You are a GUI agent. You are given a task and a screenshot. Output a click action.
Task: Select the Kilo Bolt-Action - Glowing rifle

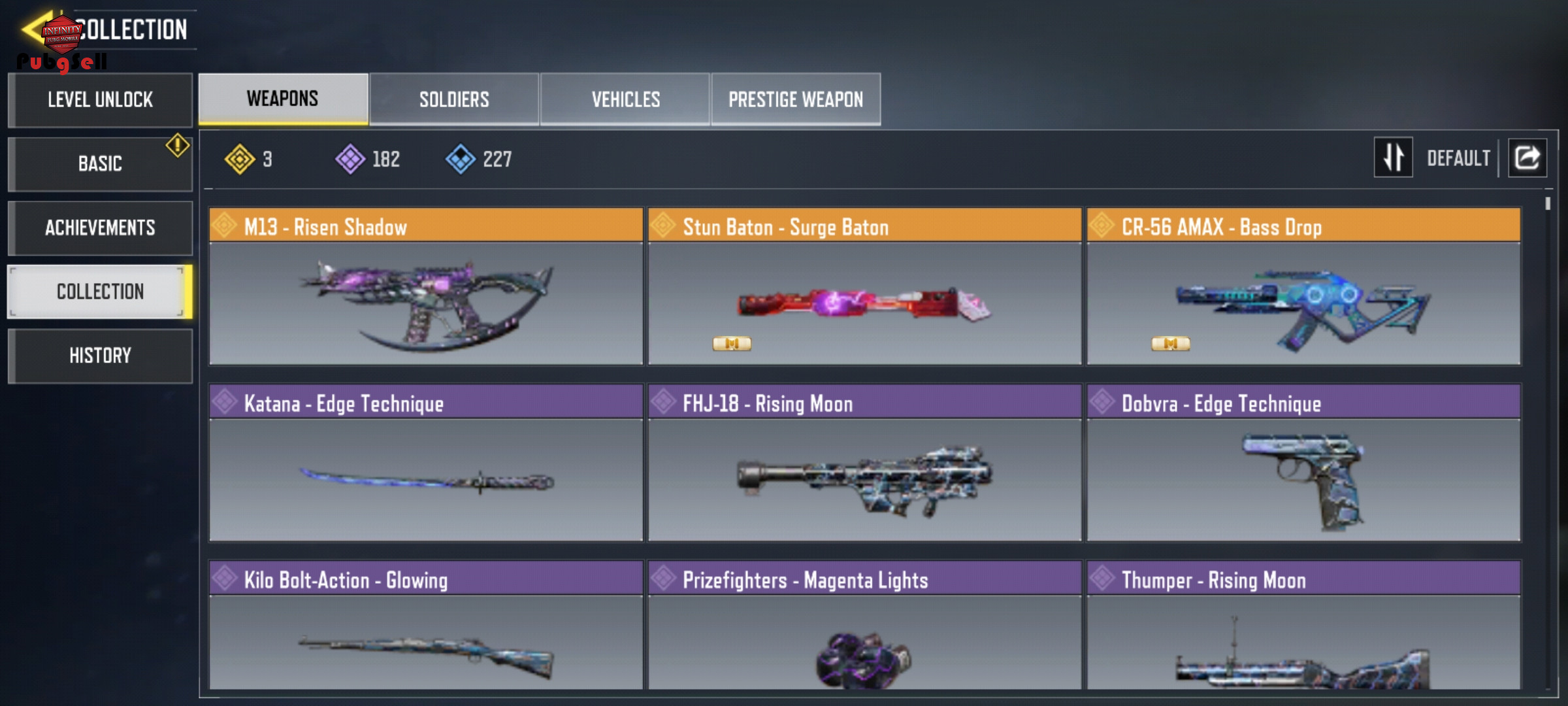[x=426, y=625]
